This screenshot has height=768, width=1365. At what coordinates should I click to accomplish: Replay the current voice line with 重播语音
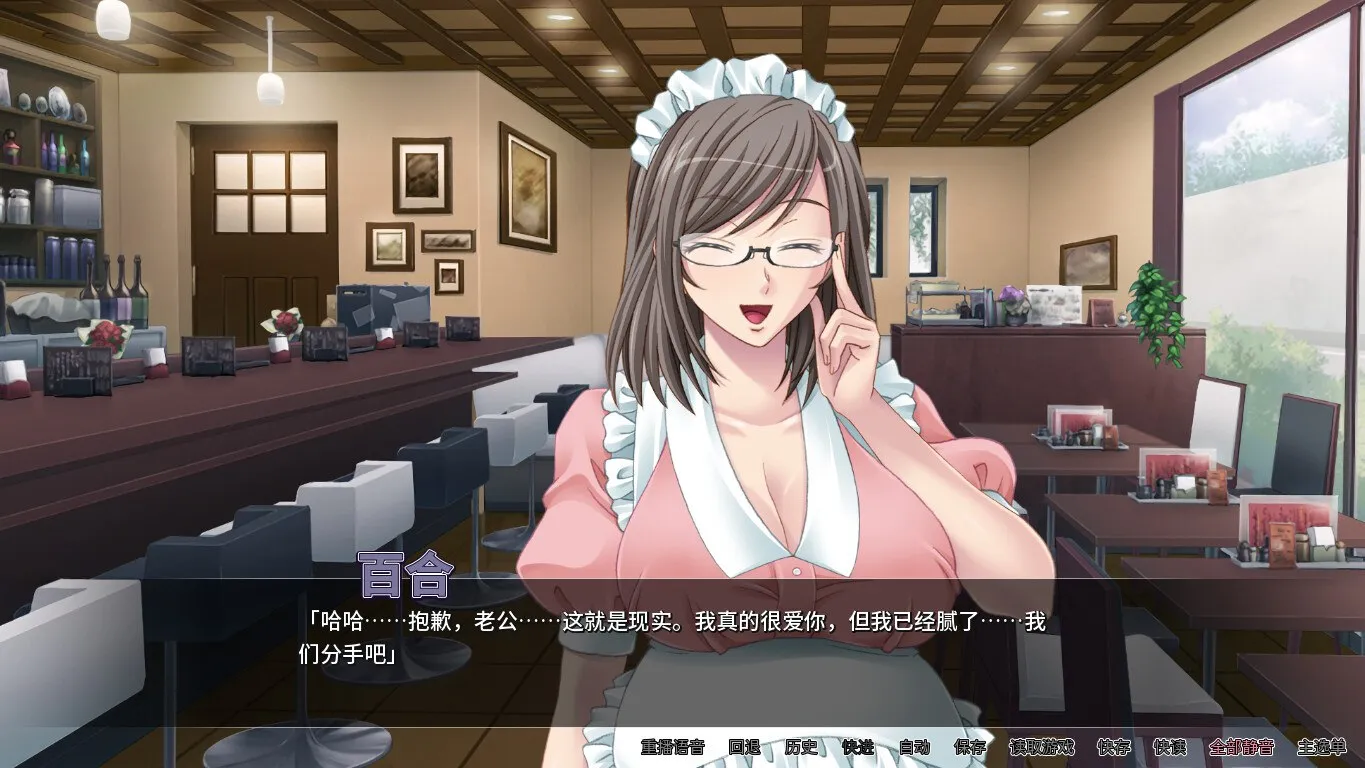pos(672,747)
